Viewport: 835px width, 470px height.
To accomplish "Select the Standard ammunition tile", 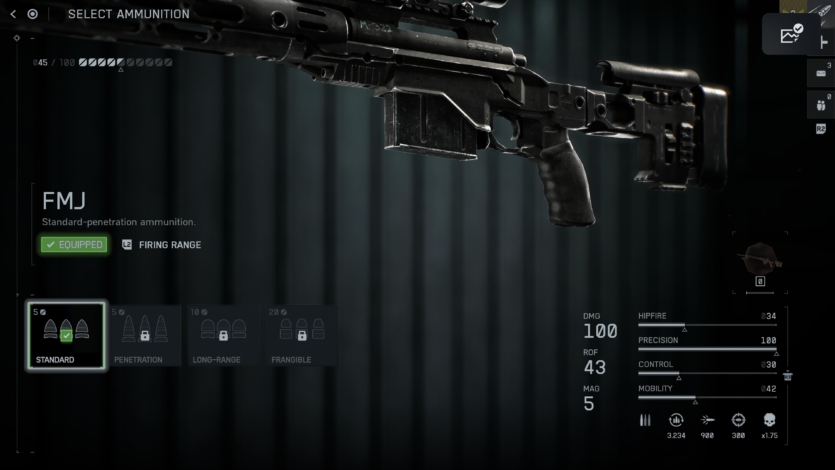I will [66, 335].
